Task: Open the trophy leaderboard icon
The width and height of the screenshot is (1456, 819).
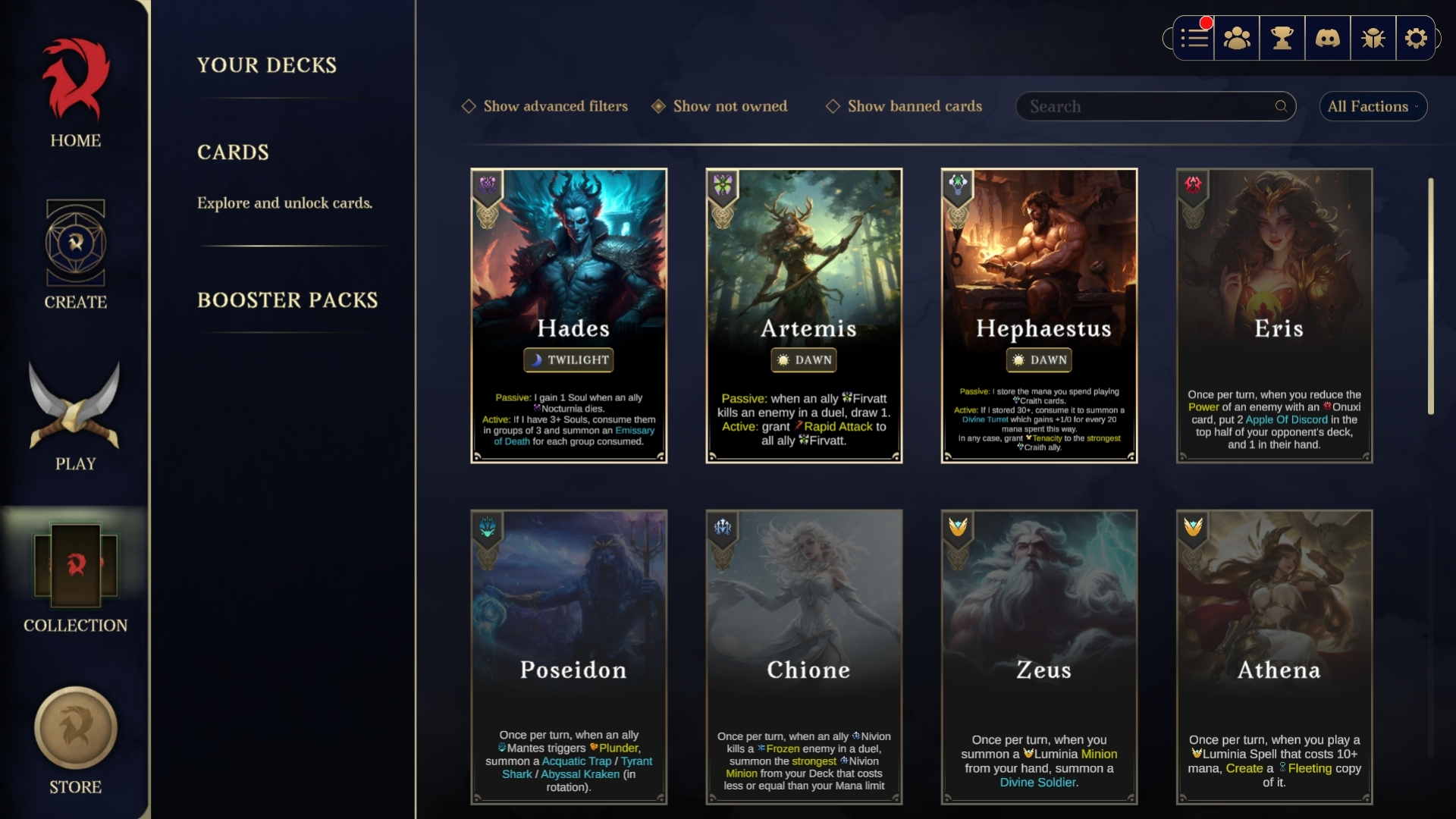Action: pyautogui.click(x=1282, y=38)
